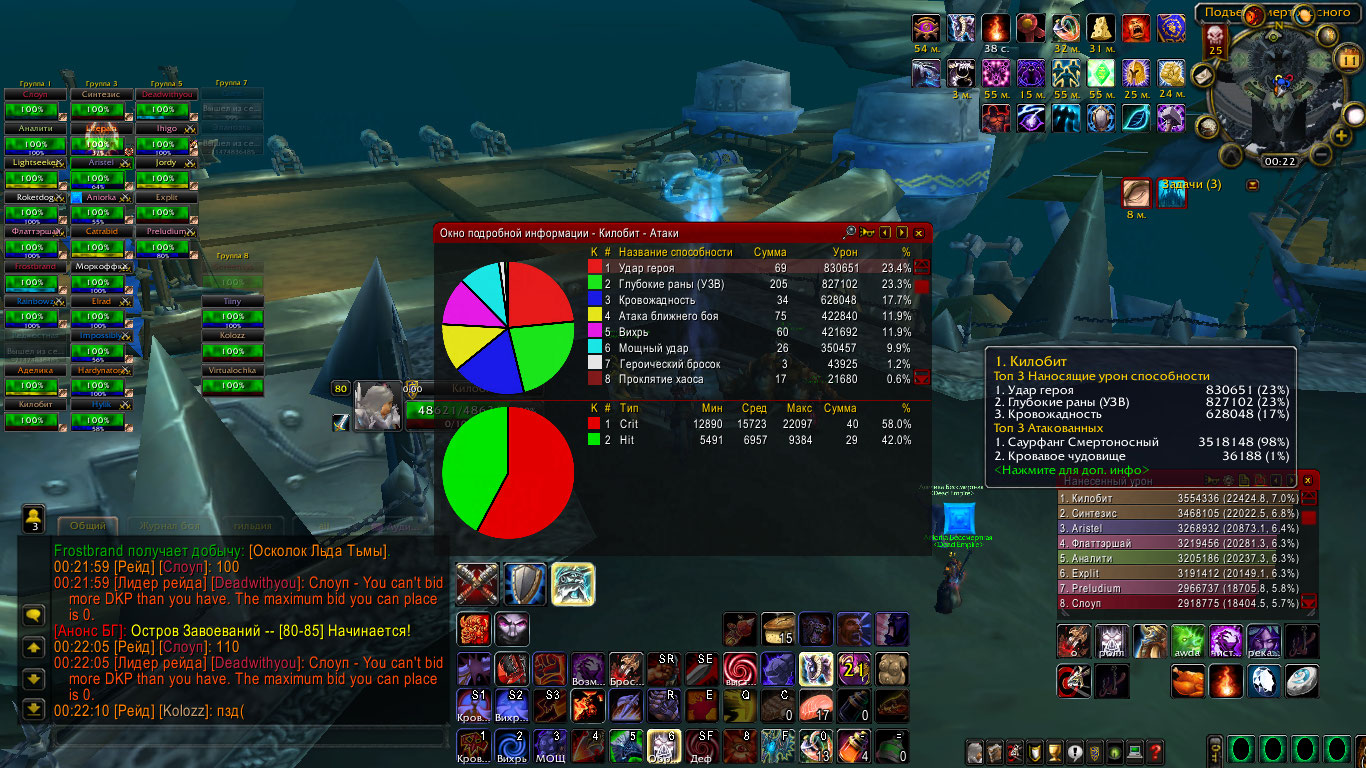The image size is (1366, 768).
Task: Click the magnifier icon in the details window
Action: 850,232
